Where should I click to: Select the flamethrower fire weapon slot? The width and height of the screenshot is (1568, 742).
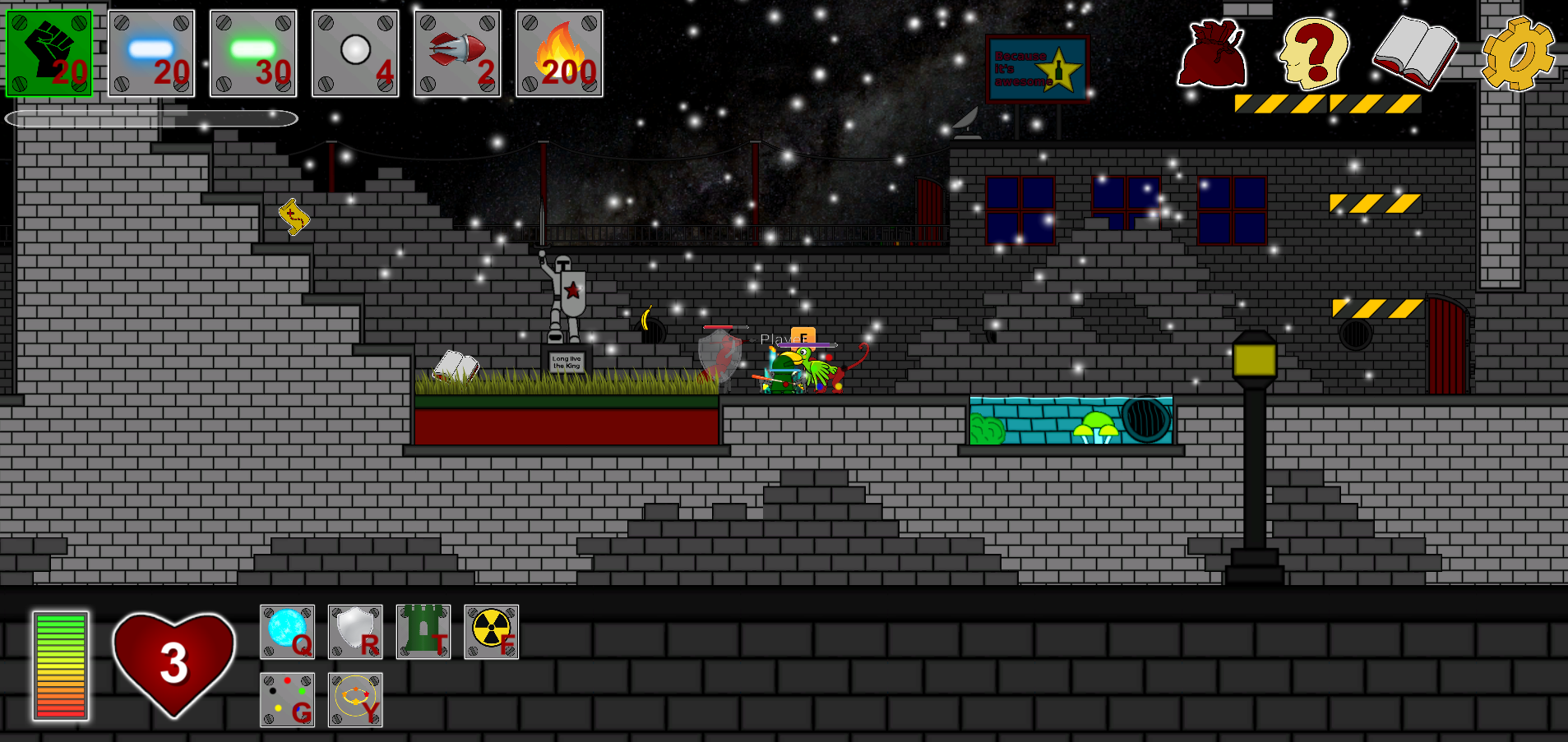[559, 53]
